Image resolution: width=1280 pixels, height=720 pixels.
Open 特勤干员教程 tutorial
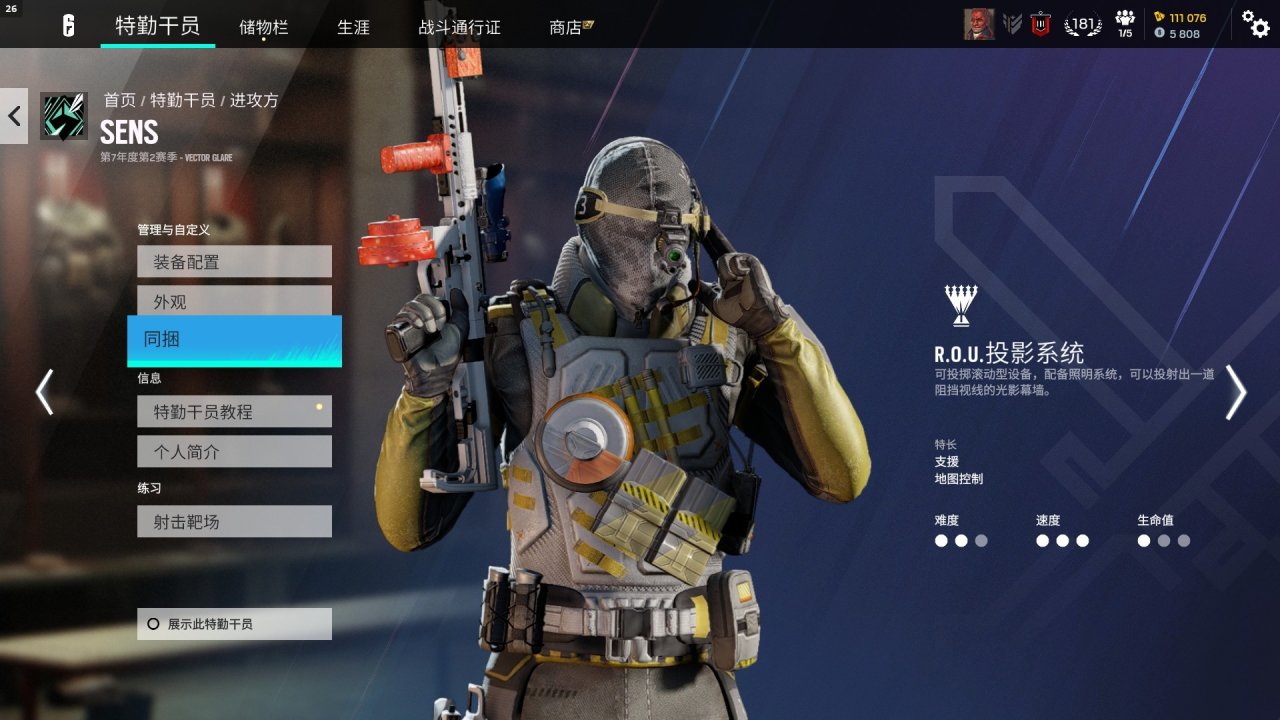pos(234,411)
